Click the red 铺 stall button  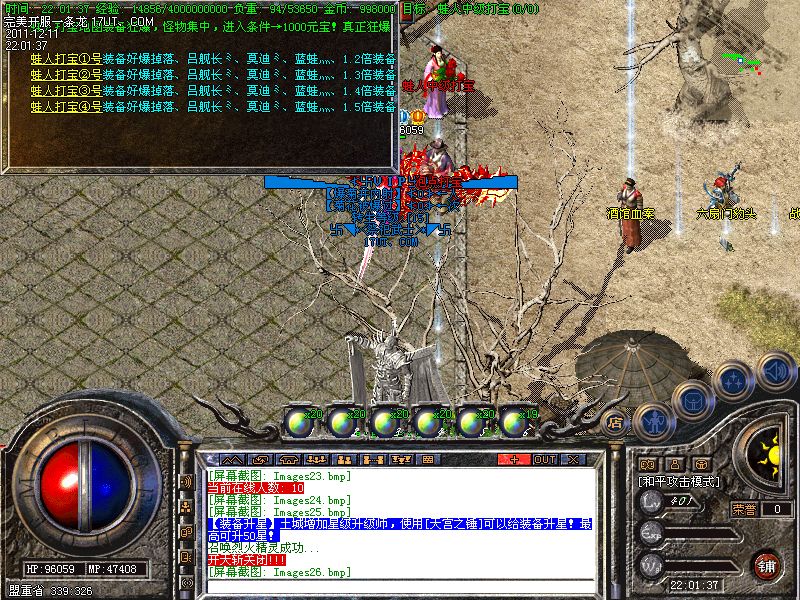767,565
